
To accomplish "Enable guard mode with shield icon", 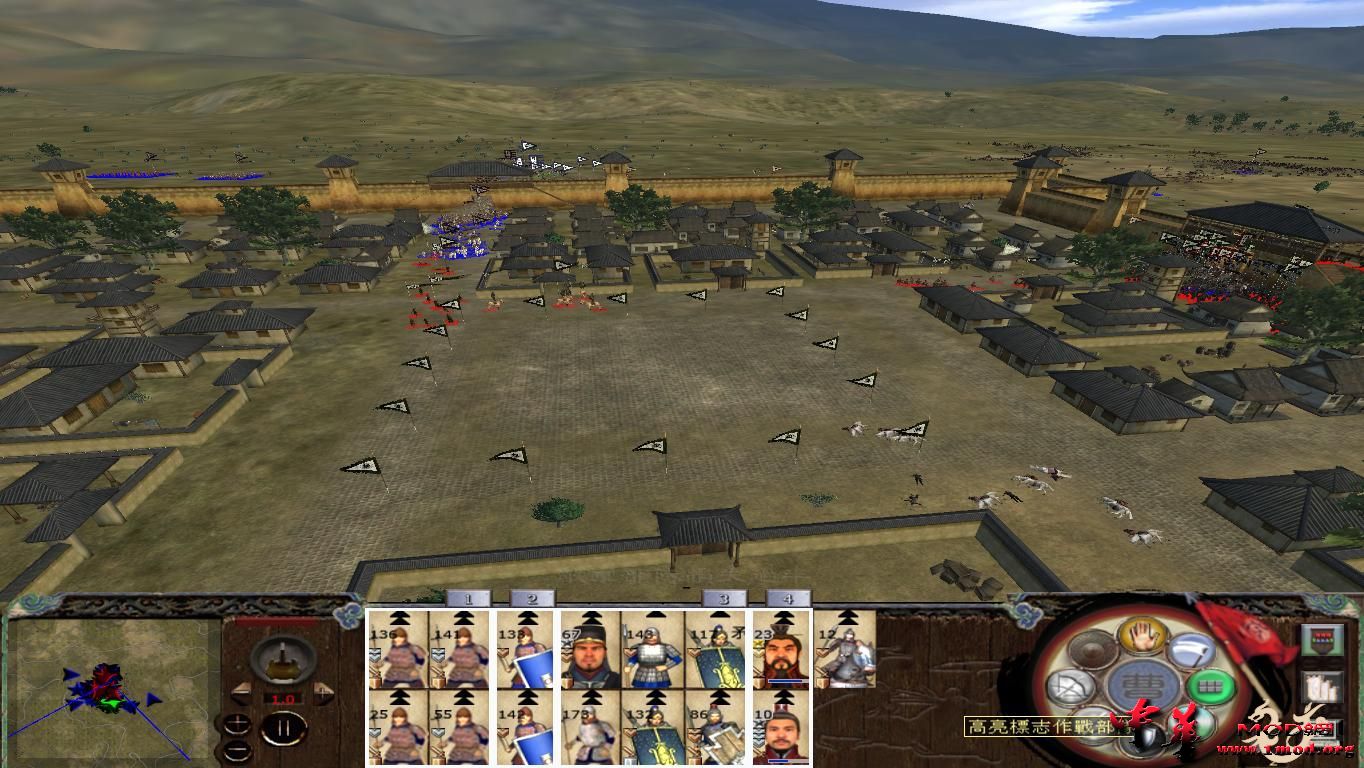I will point(1146,736).
